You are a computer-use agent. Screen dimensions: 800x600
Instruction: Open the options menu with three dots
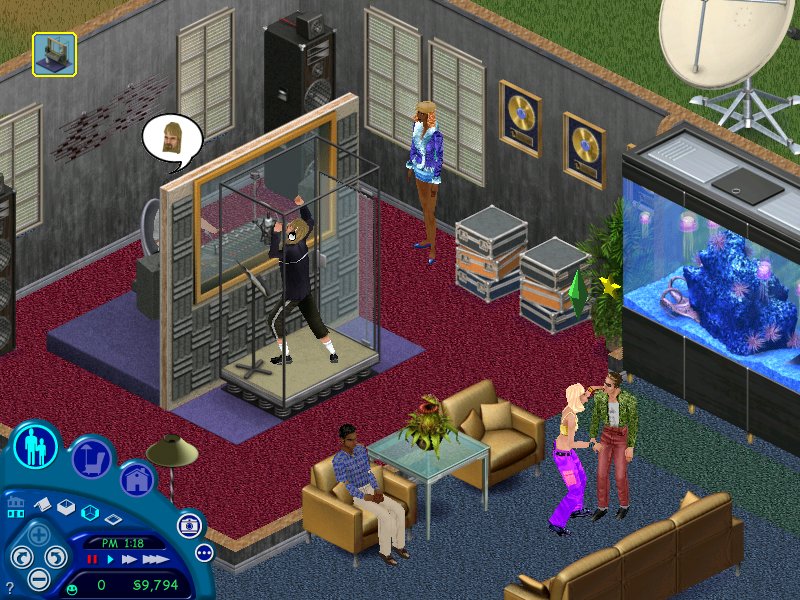204,551
